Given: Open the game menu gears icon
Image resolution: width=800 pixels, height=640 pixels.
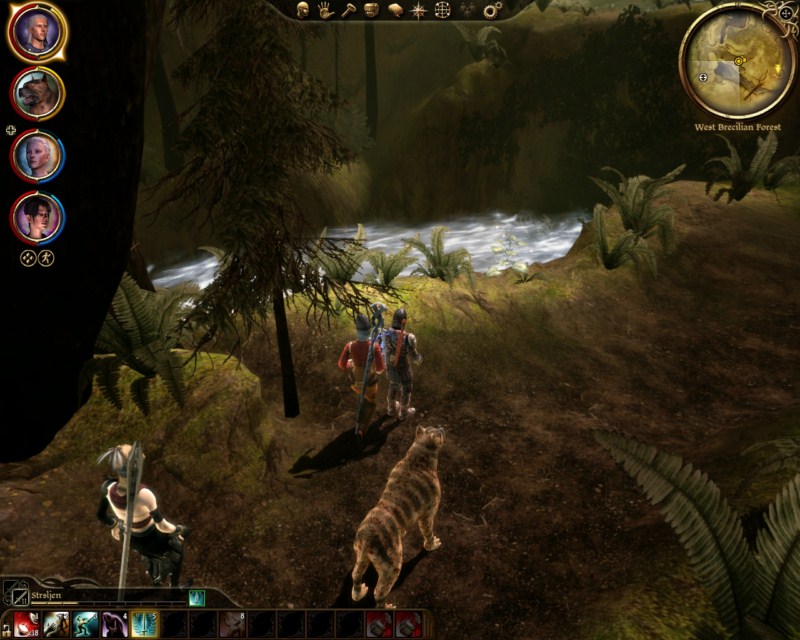Looking at the screenshot, I should click(492, 10).
